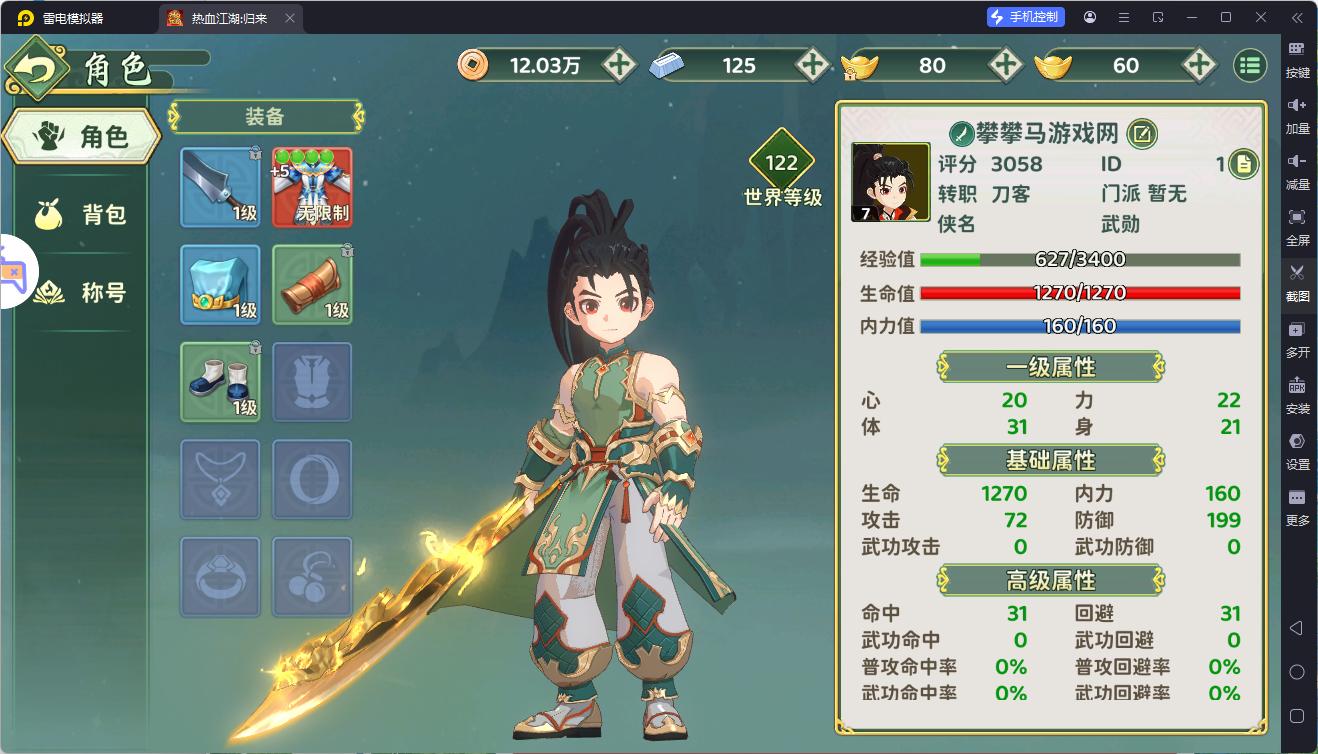Click the character portrait avatar
Screen dimensions: 1318x754
click(x=890, y=182)
